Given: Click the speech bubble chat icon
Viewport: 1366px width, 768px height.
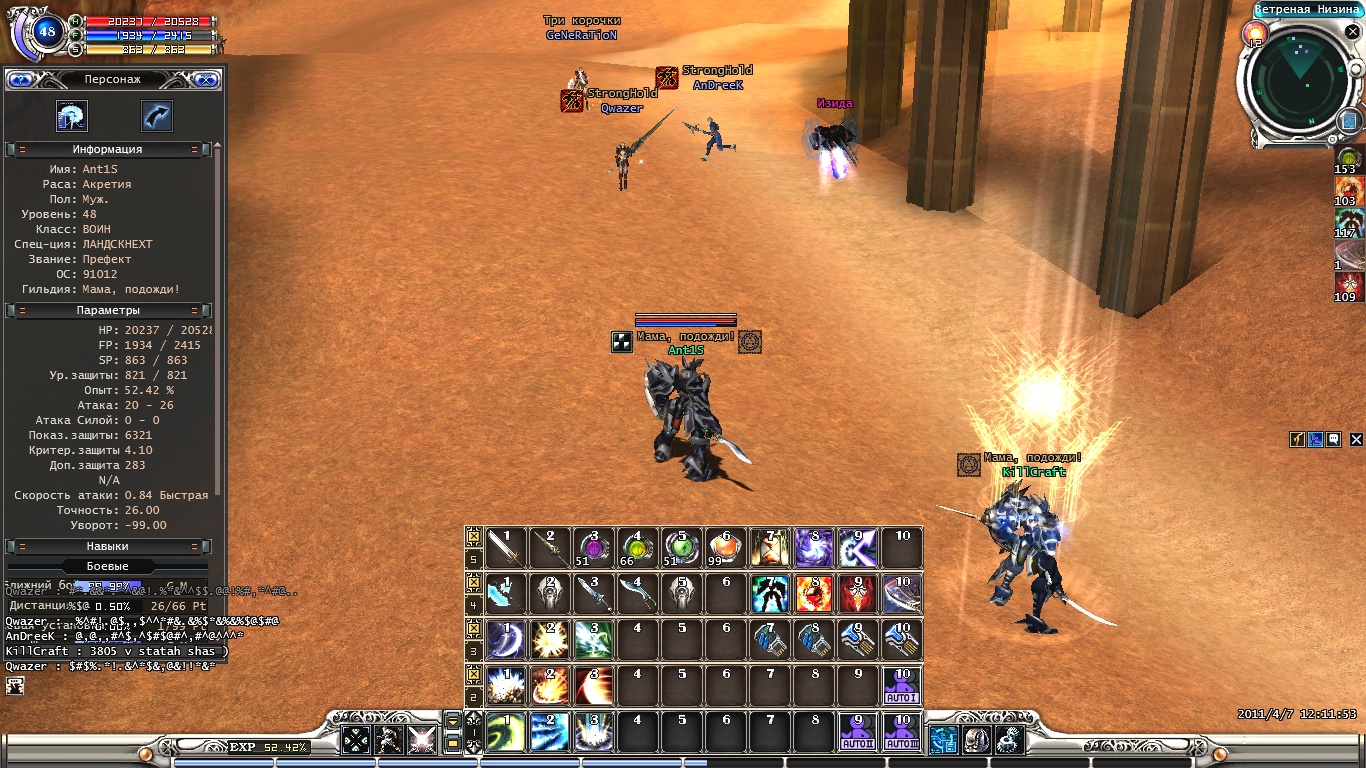Looking at the screenshot, I should tap(1333, 439).
